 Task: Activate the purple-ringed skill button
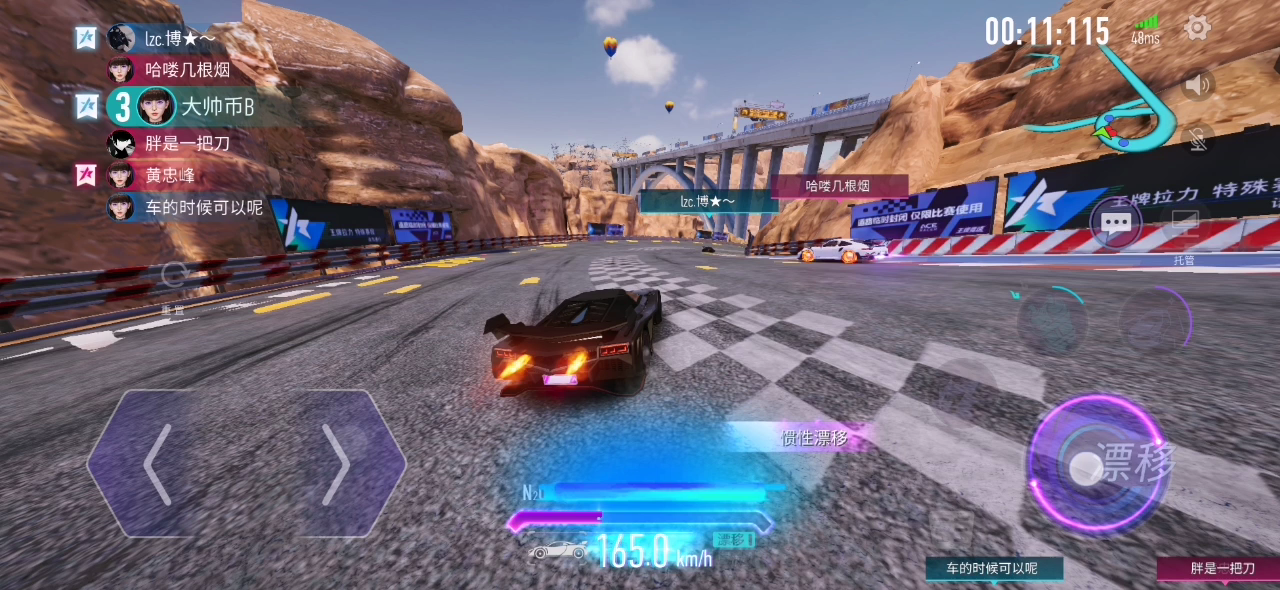1156,320
